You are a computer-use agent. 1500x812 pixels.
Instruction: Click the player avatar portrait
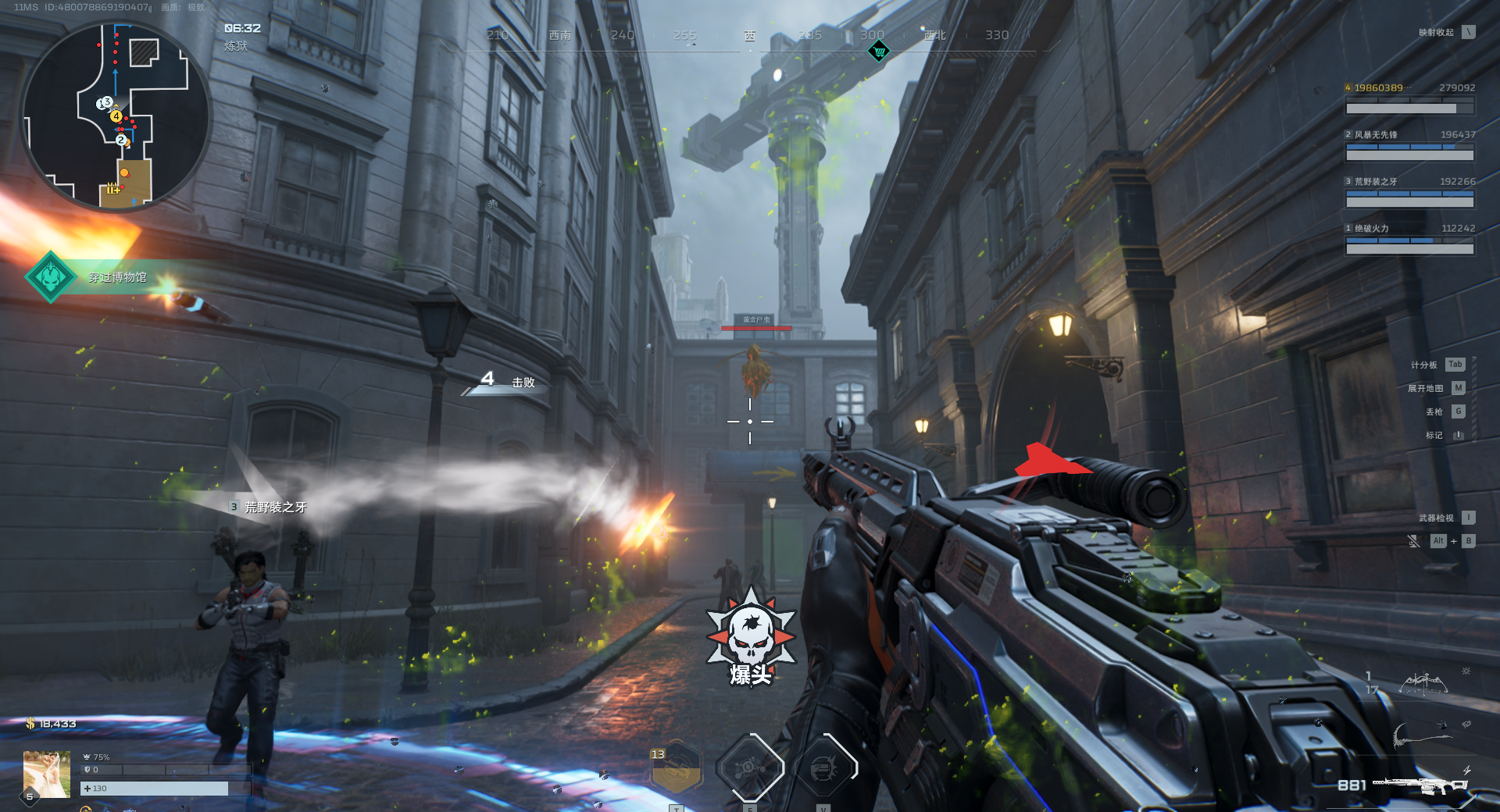(x=47, y=774)
